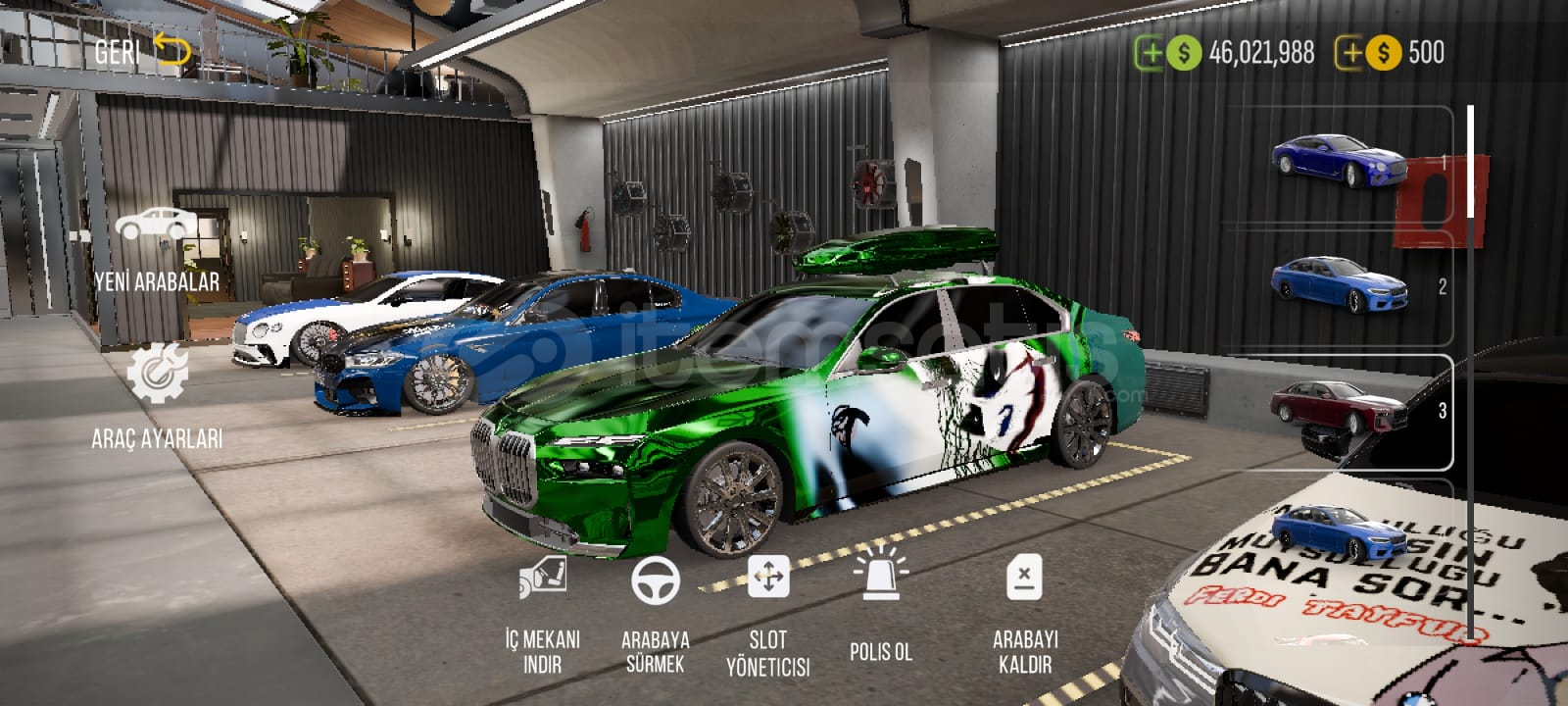Add gold coins with the yellow plus button
The height and width of the screenshot is (706, 1568).
tap(1352, 53)
